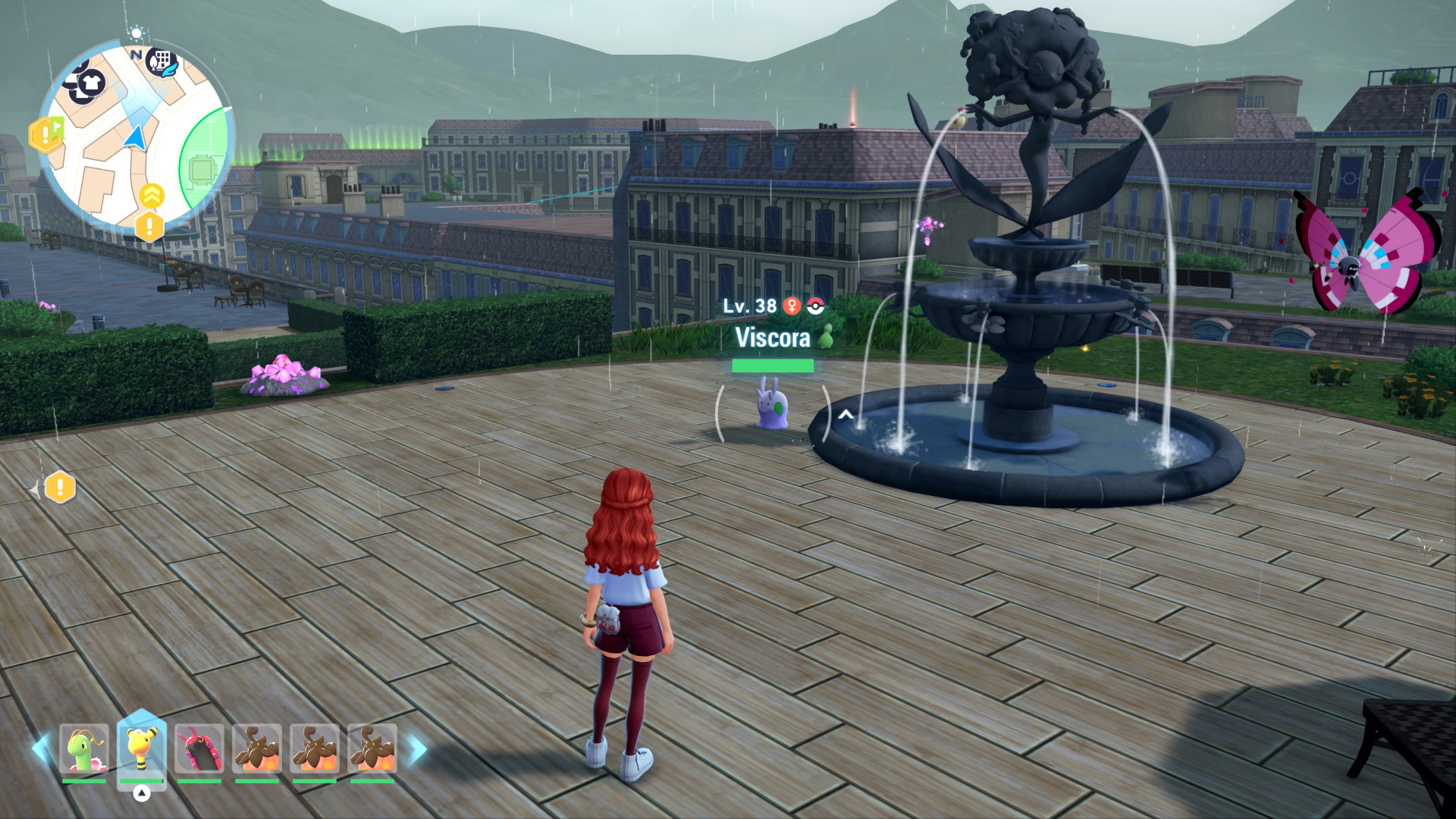Click the quest indicator with left-pointing arrow
Image resolution: width=1456 pixels, height=819 pixels.
coord(58,488)
